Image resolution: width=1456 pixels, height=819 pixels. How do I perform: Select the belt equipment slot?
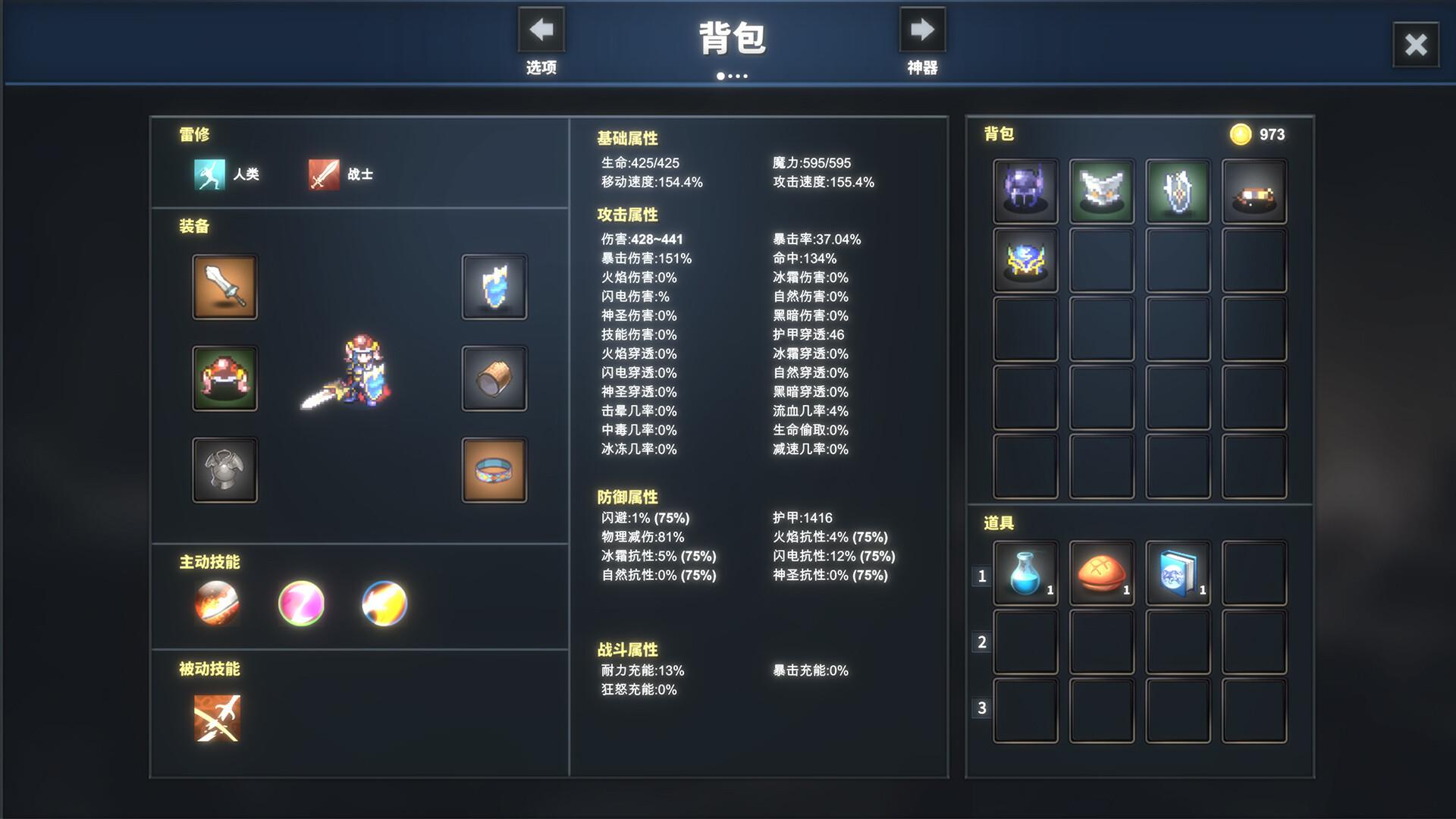tap(494, 470)
